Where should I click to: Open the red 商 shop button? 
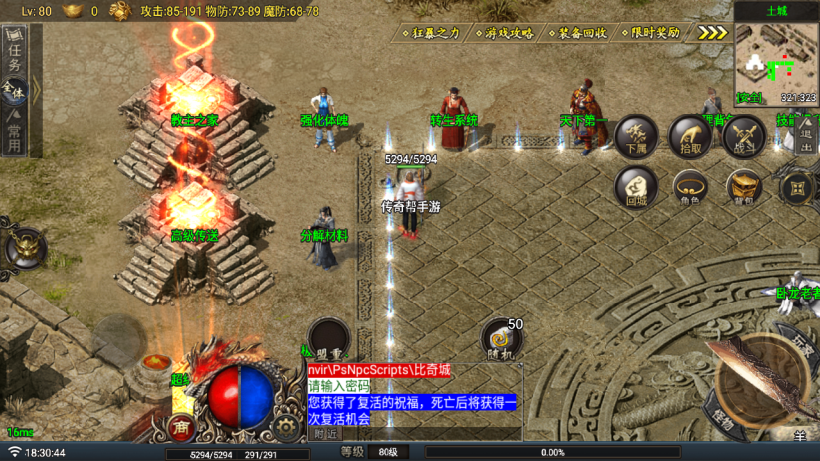tap(182, 427)
